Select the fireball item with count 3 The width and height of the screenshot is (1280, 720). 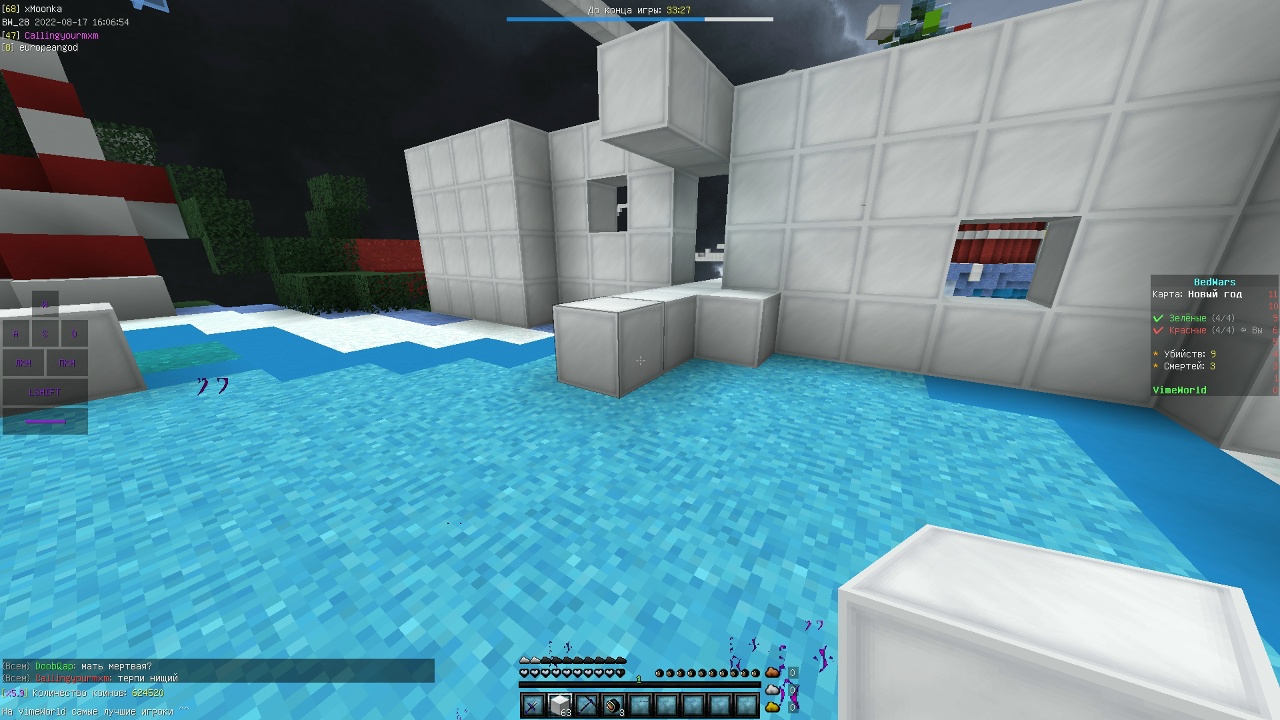click(x=612, y=705)
